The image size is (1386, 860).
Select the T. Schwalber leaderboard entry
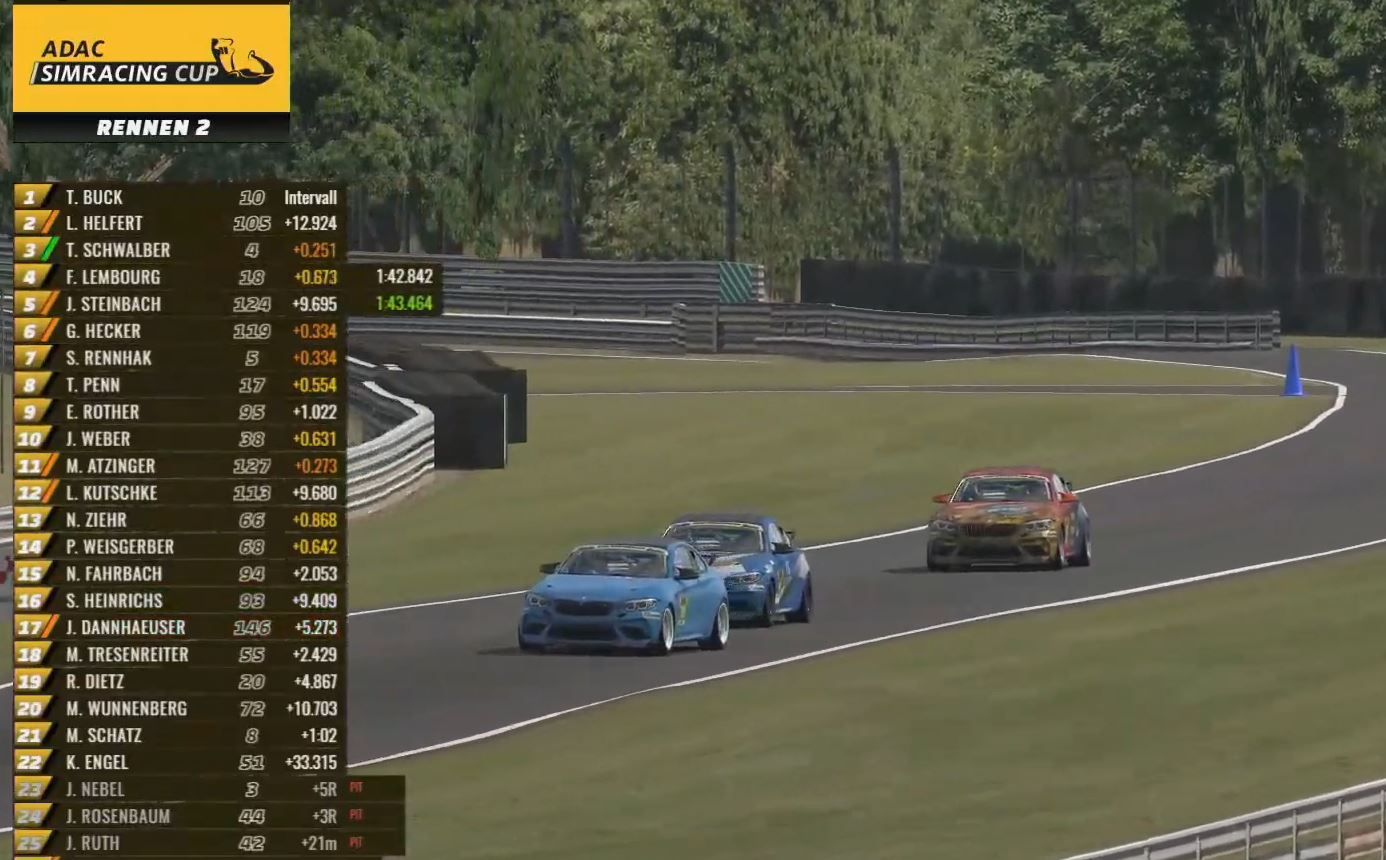pos(180,251)
